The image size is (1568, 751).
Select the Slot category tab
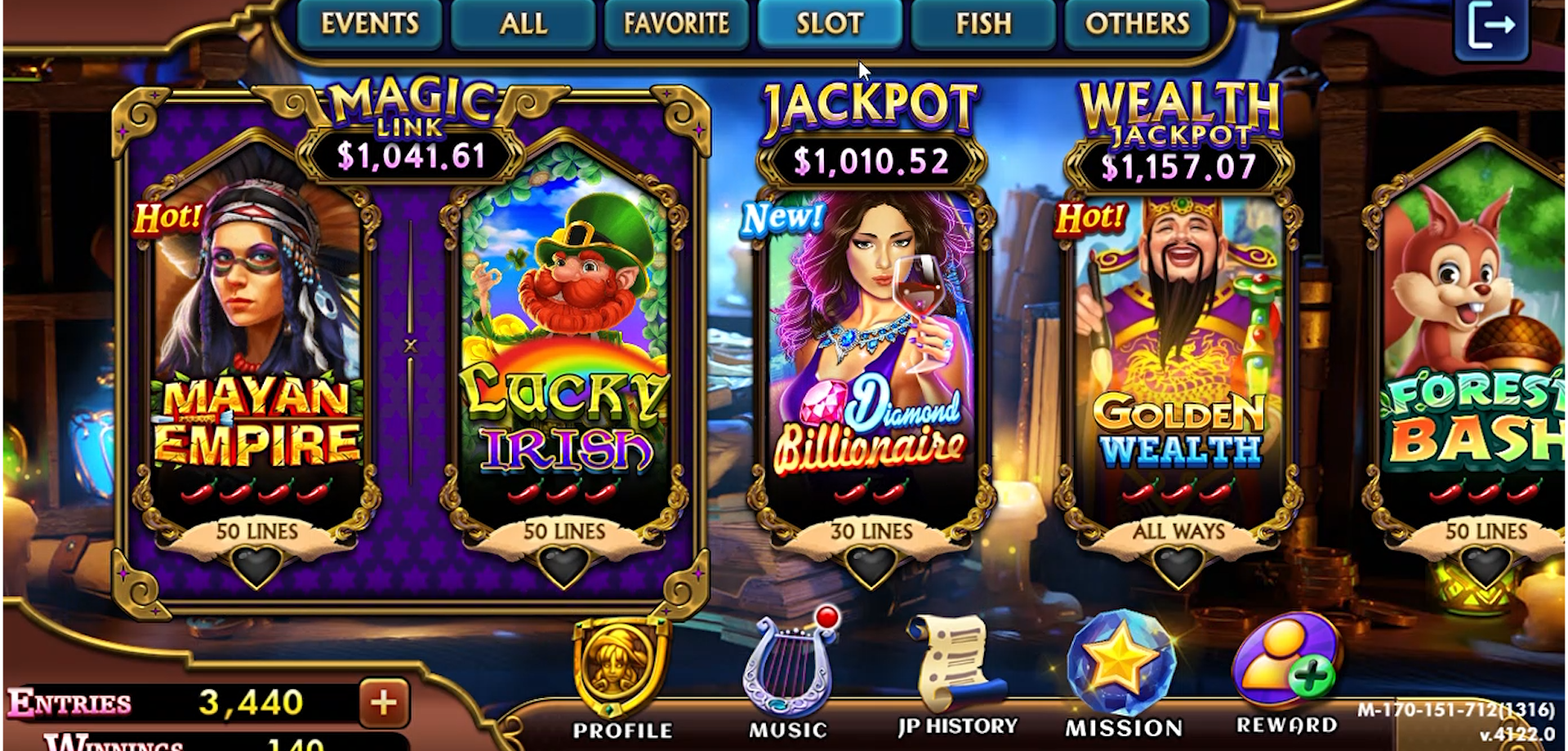[830, 24]
